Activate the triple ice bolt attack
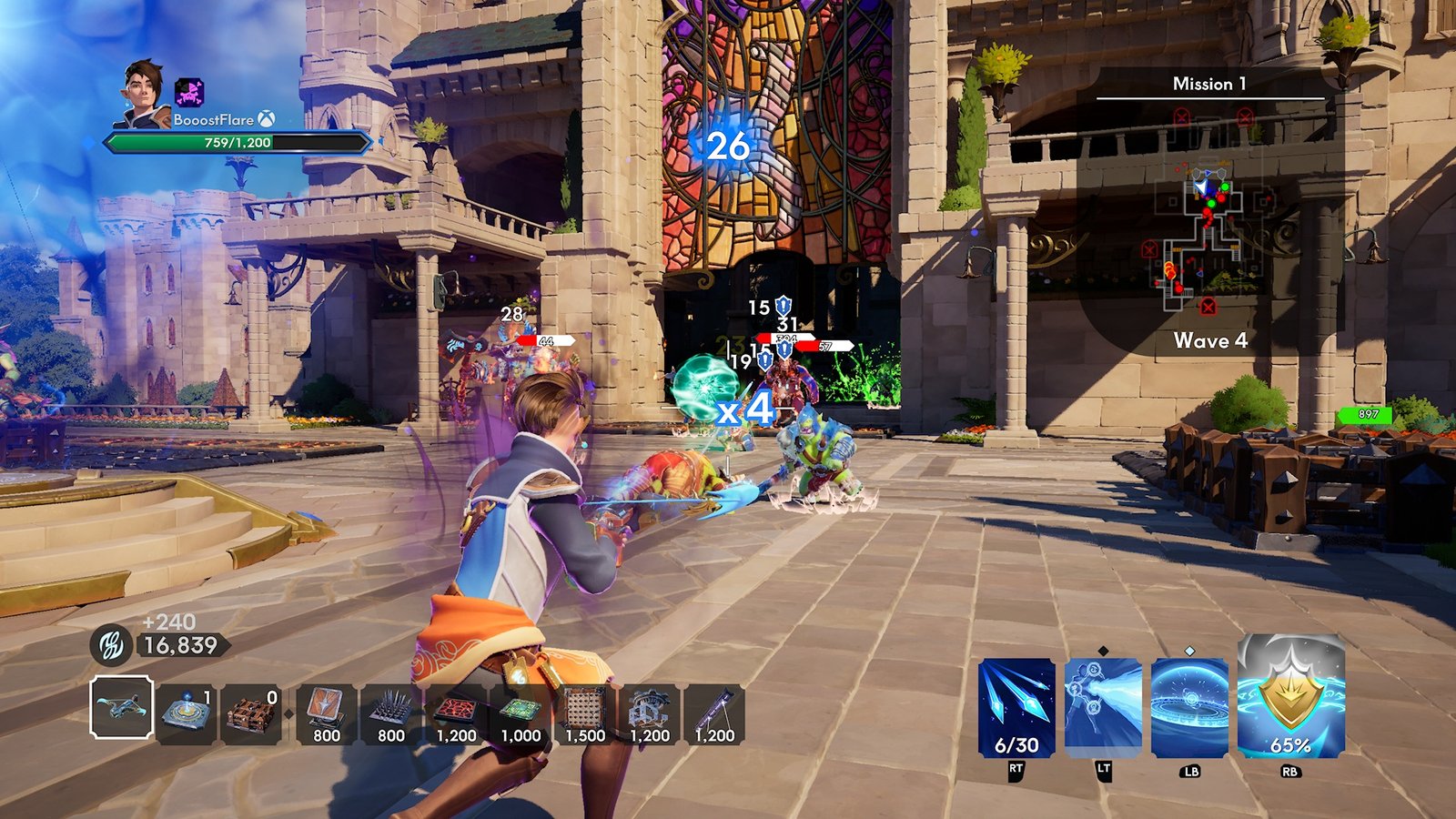The width and height of the screenshot is (1456, 819). [1016, 708]
